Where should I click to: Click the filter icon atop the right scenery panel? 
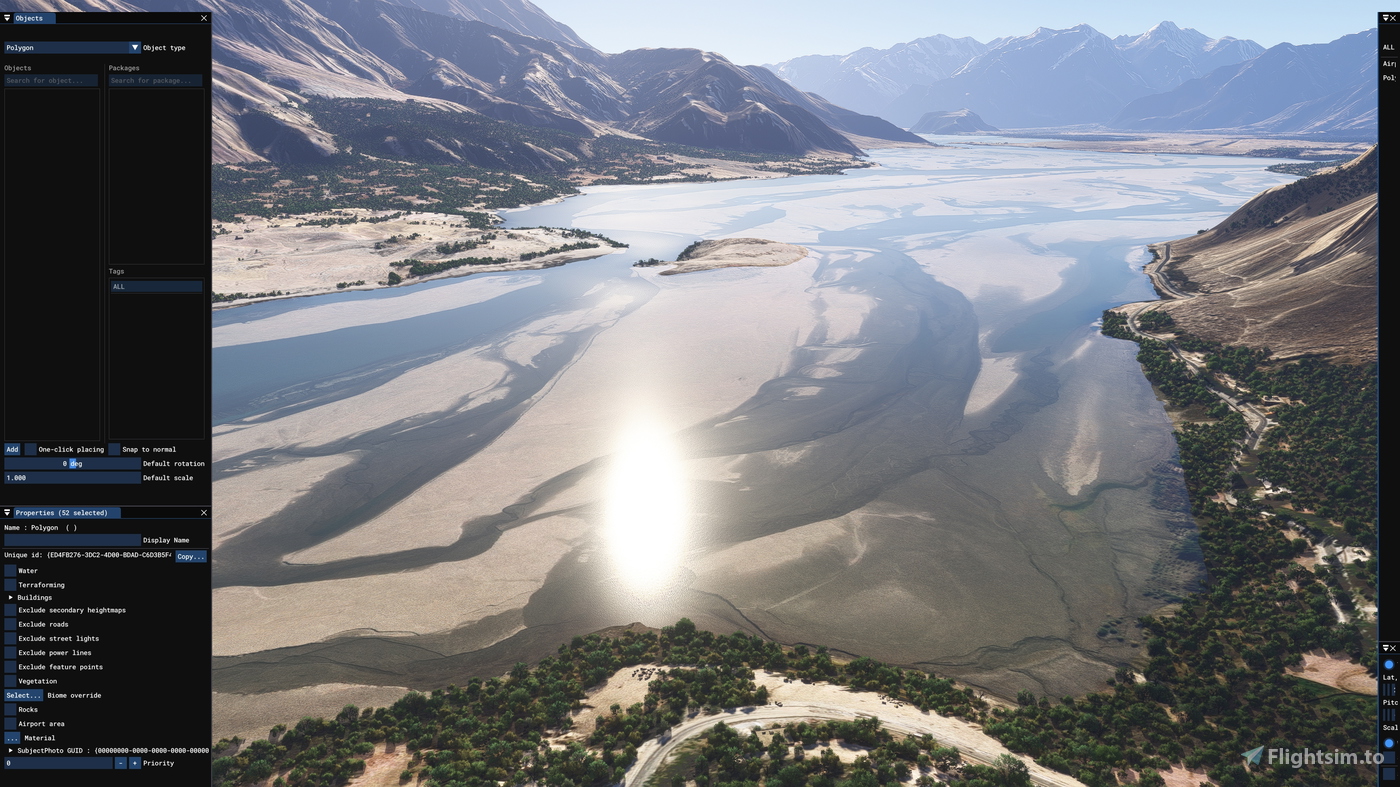1383,16
